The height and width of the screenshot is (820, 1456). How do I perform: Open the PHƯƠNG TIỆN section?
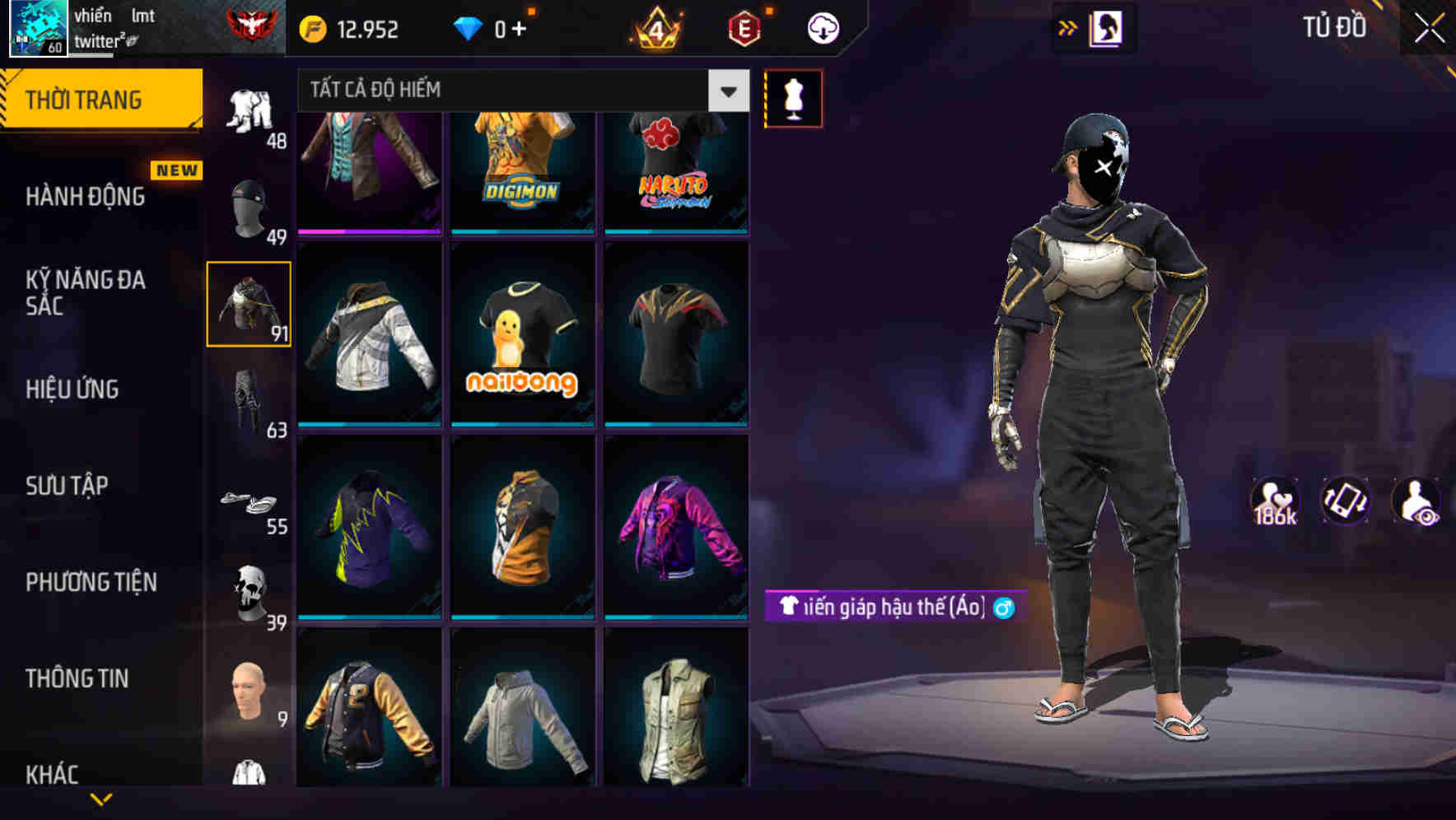pyautogui.click(x=91, y=581)
